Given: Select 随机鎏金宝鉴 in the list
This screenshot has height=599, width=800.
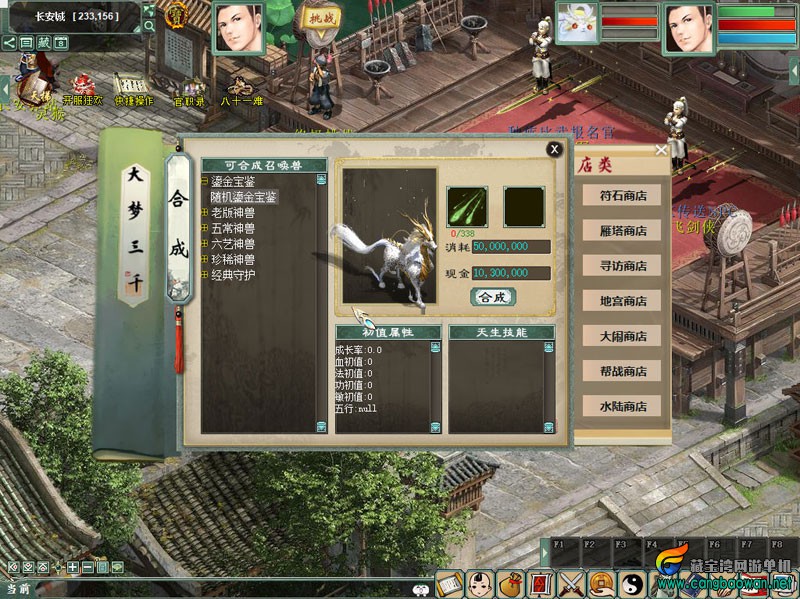Looking at the screenshot, I should click(x=244, y=197).
